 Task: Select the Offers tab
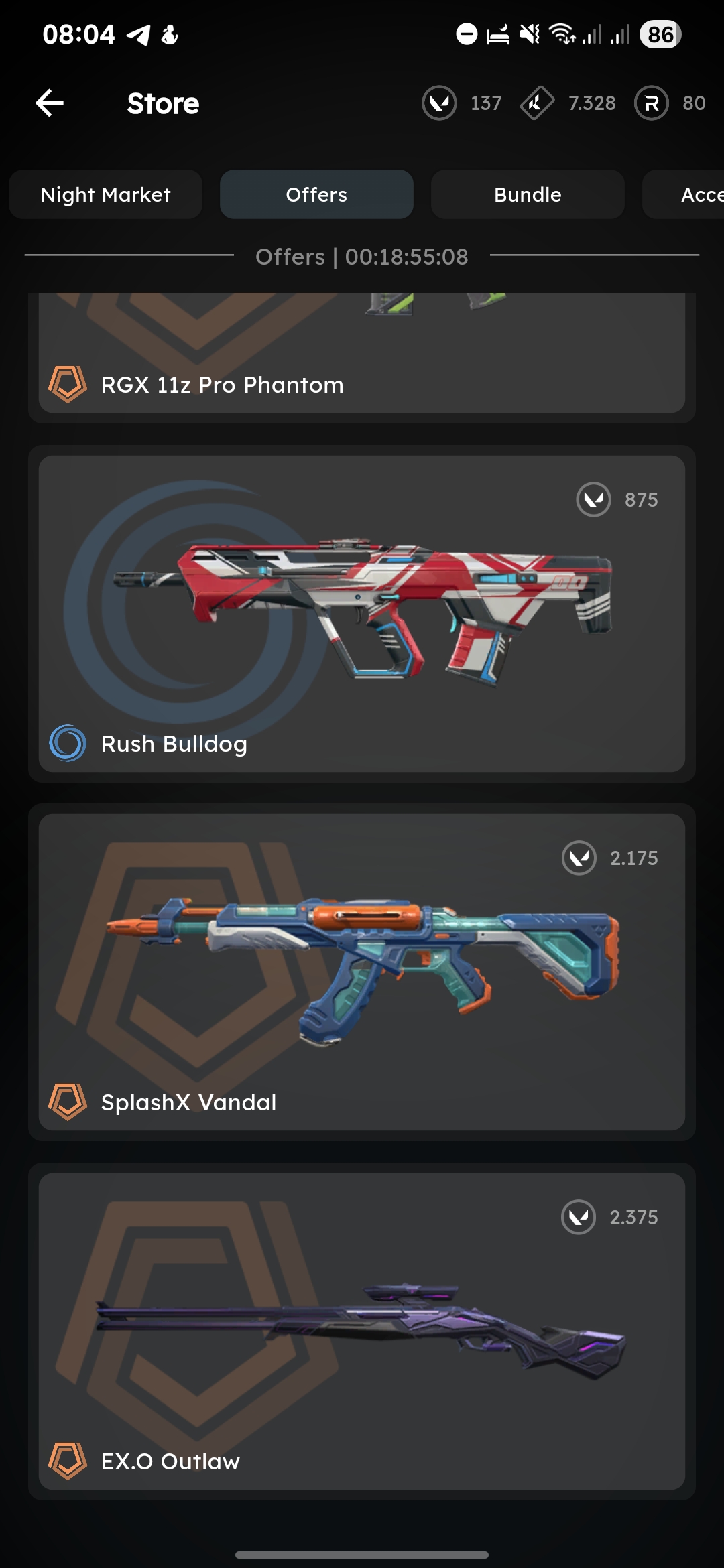click(316, 194)
